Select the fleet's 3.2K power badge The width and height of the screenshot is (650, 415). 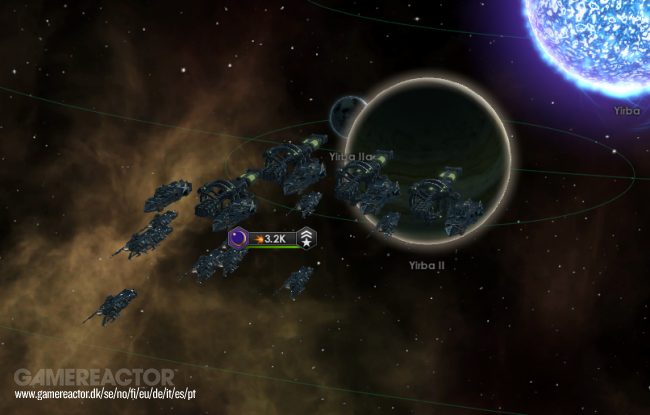pyautogui.click(x=274, y=239)
